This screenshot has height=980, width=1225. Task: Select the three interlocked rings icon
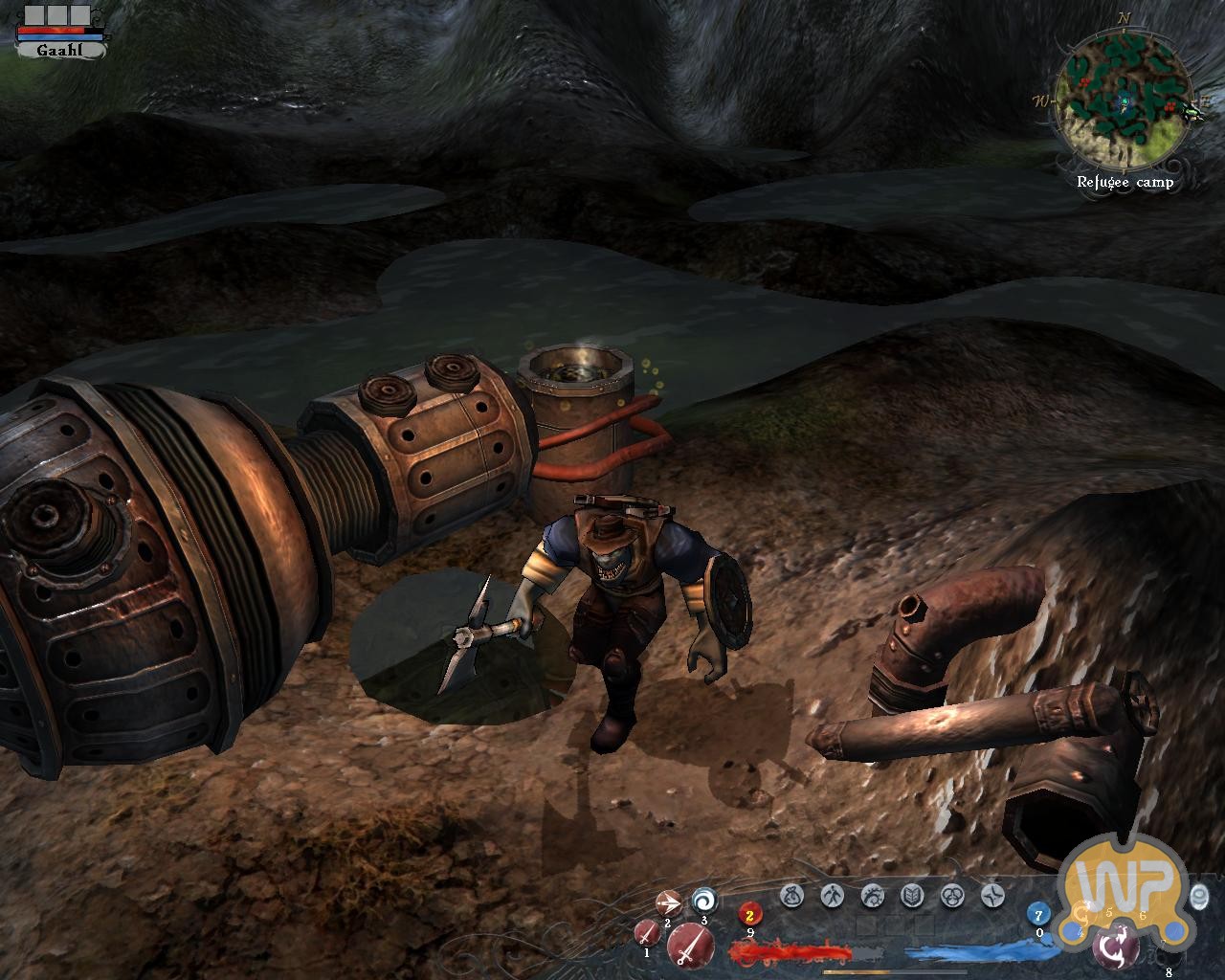coord(952,896)
